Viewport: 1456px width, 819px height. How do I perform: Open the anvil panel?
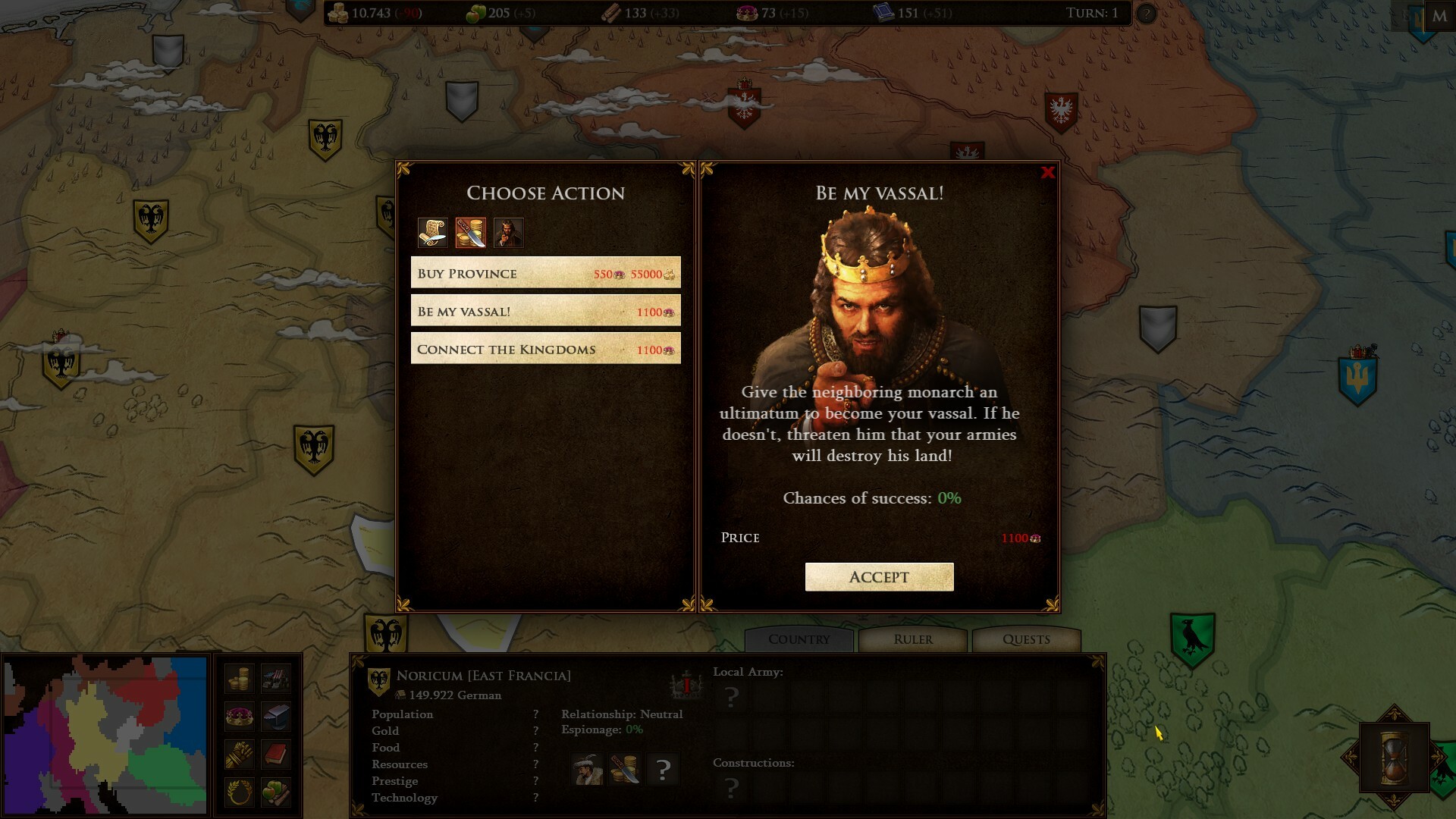[x=276, y=716]
